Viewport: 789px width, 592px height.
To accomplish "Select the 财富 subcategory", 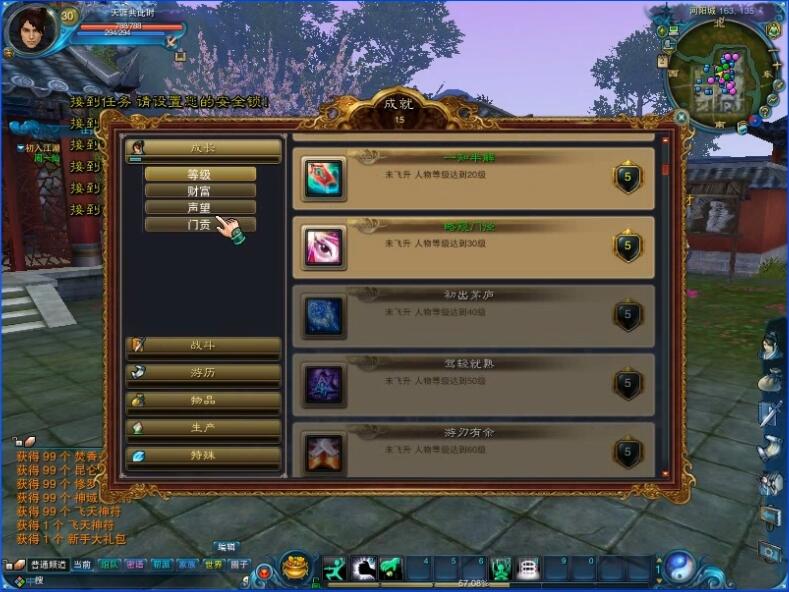I will pyautogui.click(x=200, y=191).
